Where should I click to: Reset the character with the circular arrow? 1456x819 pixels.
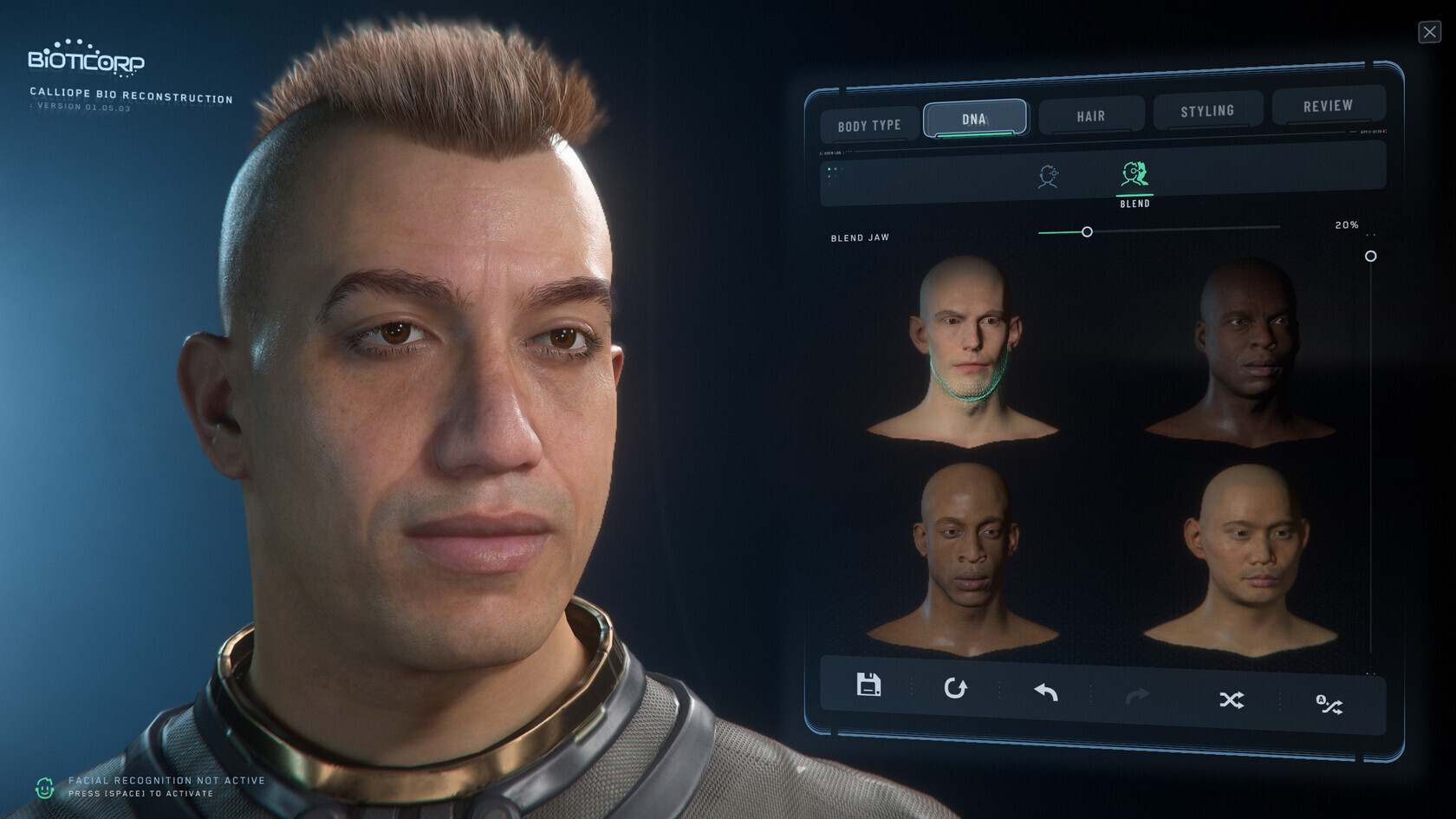click(x=955, y=688)
